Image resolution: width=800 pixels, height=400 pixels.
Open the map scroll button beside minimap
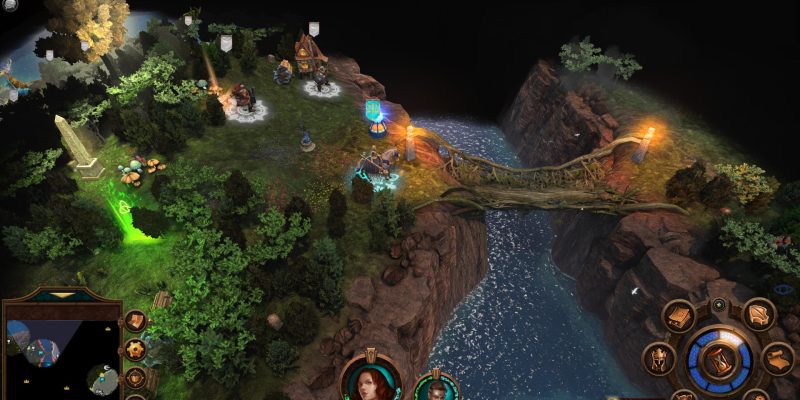[x=135, y=321]
